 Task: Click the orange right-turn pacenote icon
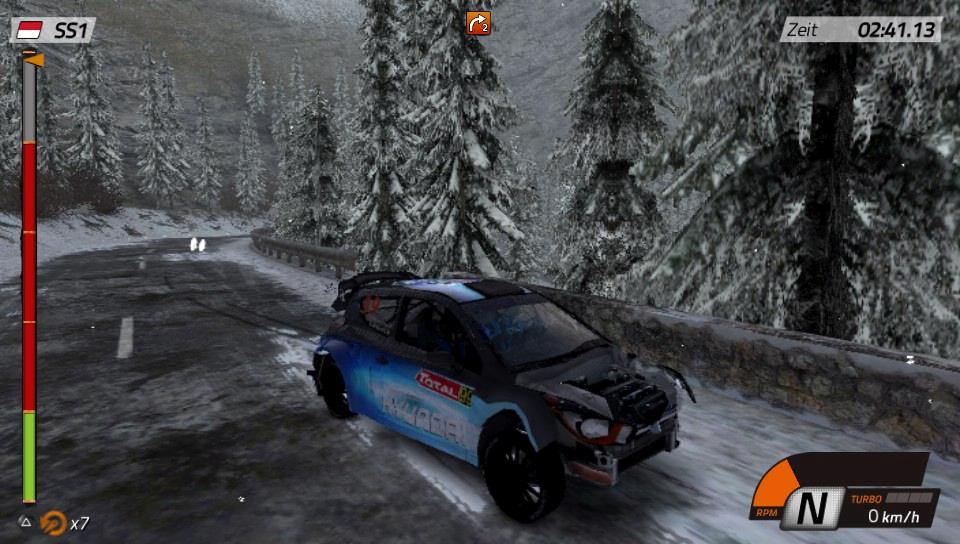478,22
